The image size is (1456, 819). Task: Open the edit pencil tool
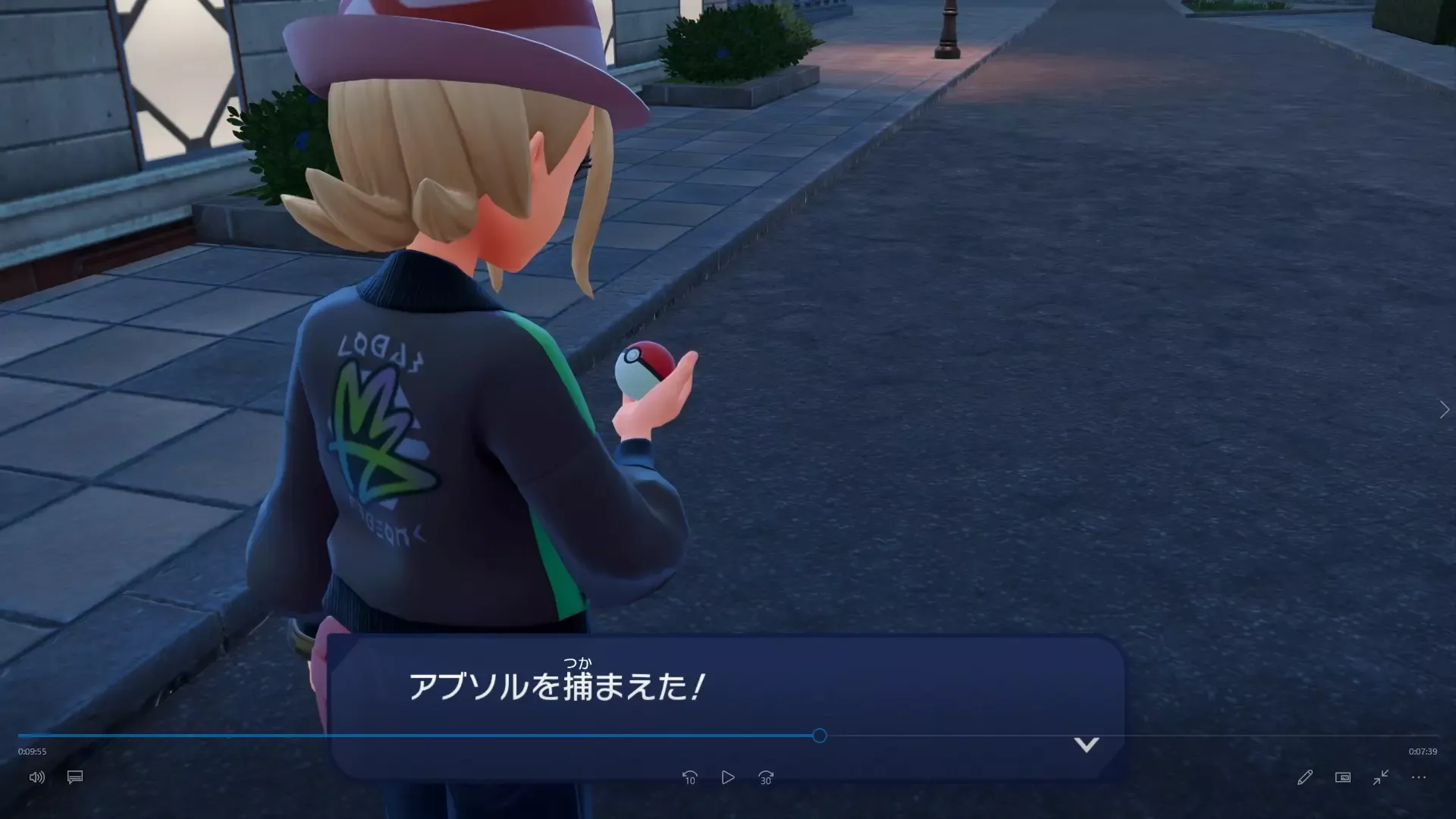tap(1304, 777)
